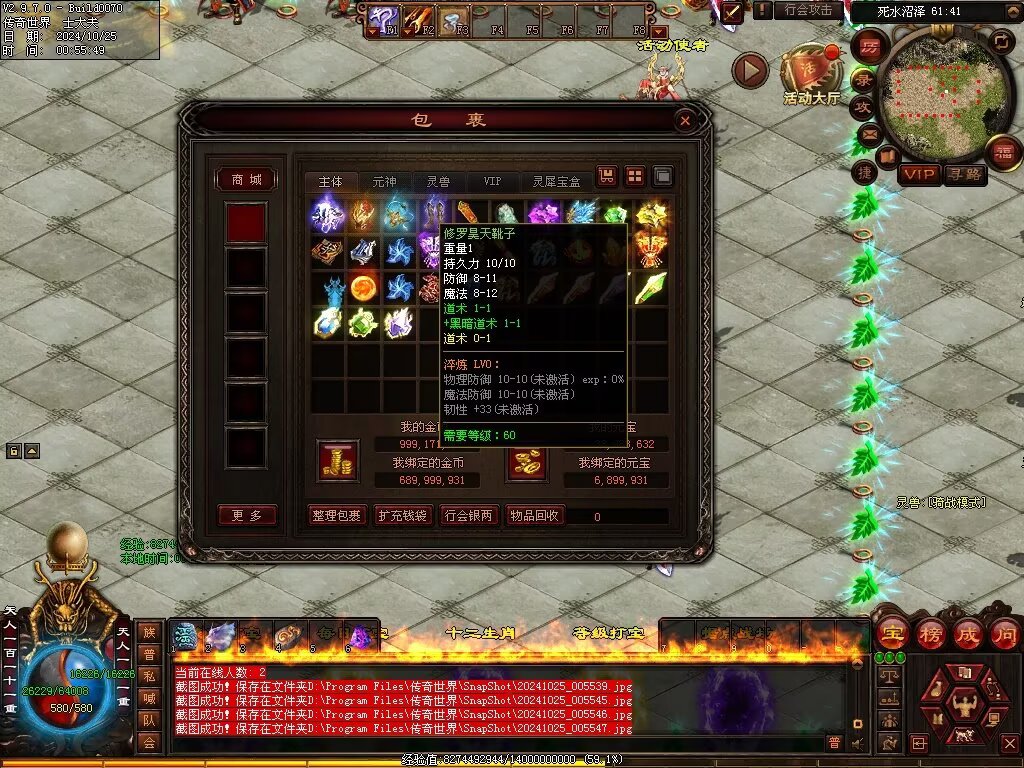
Task: Select the 队 team chat channel
Action: [x=148, y=720]
